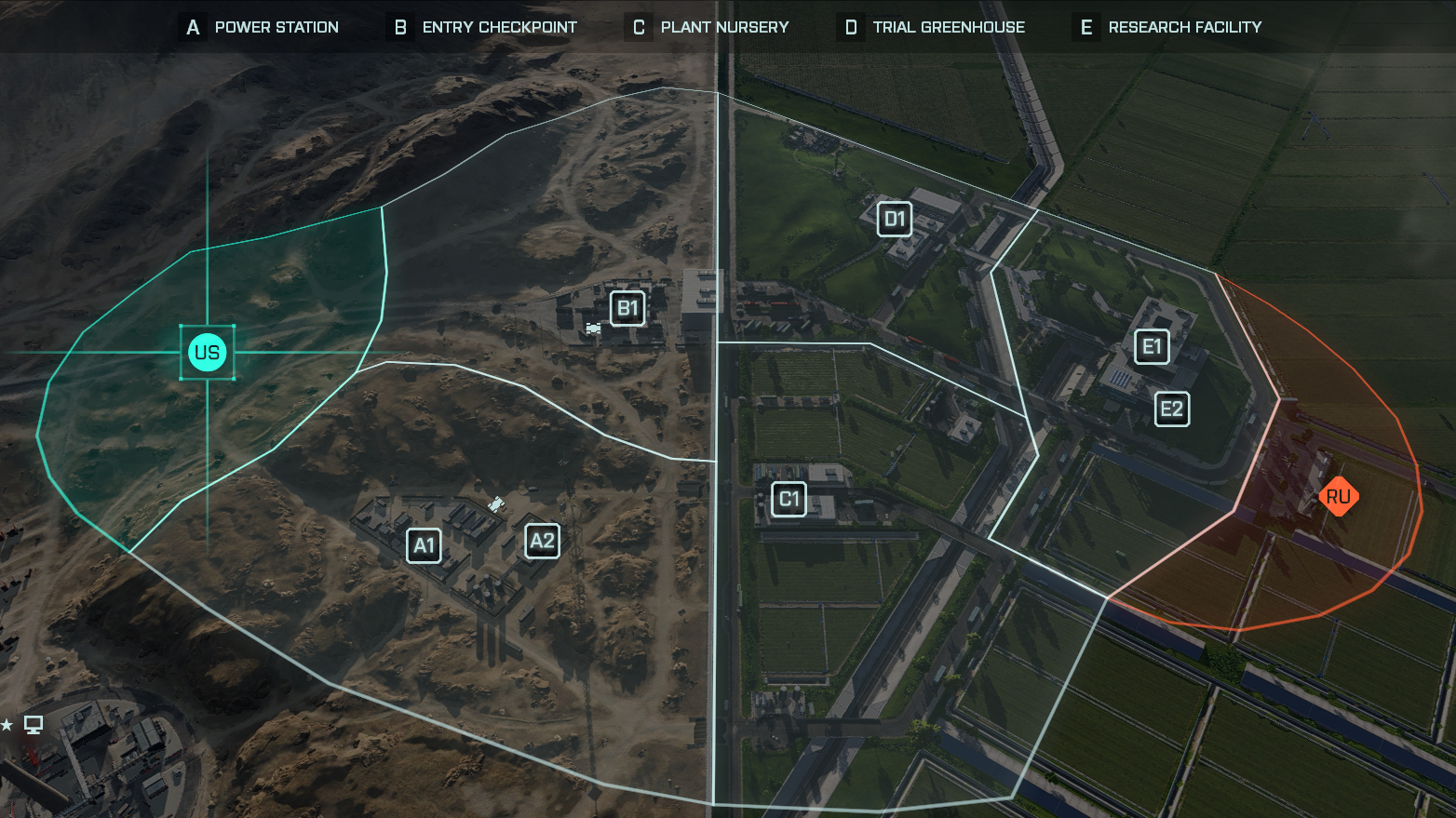
Task: Select spawn point E2 at Research Facility
Action: click(x=1171, y=409)
